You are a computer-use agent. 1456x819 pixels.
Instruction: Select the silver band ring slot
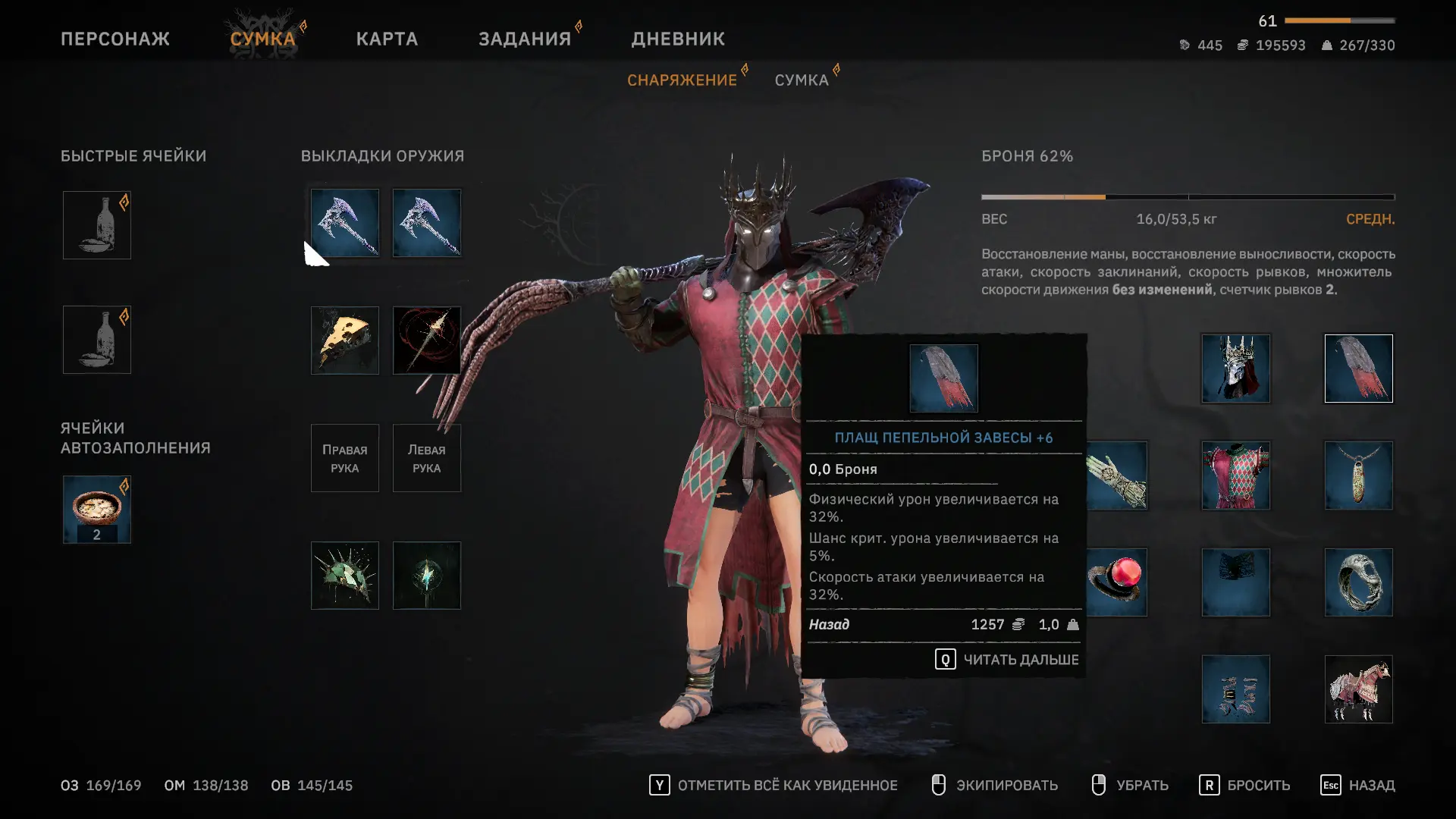tap(1359, 582)
